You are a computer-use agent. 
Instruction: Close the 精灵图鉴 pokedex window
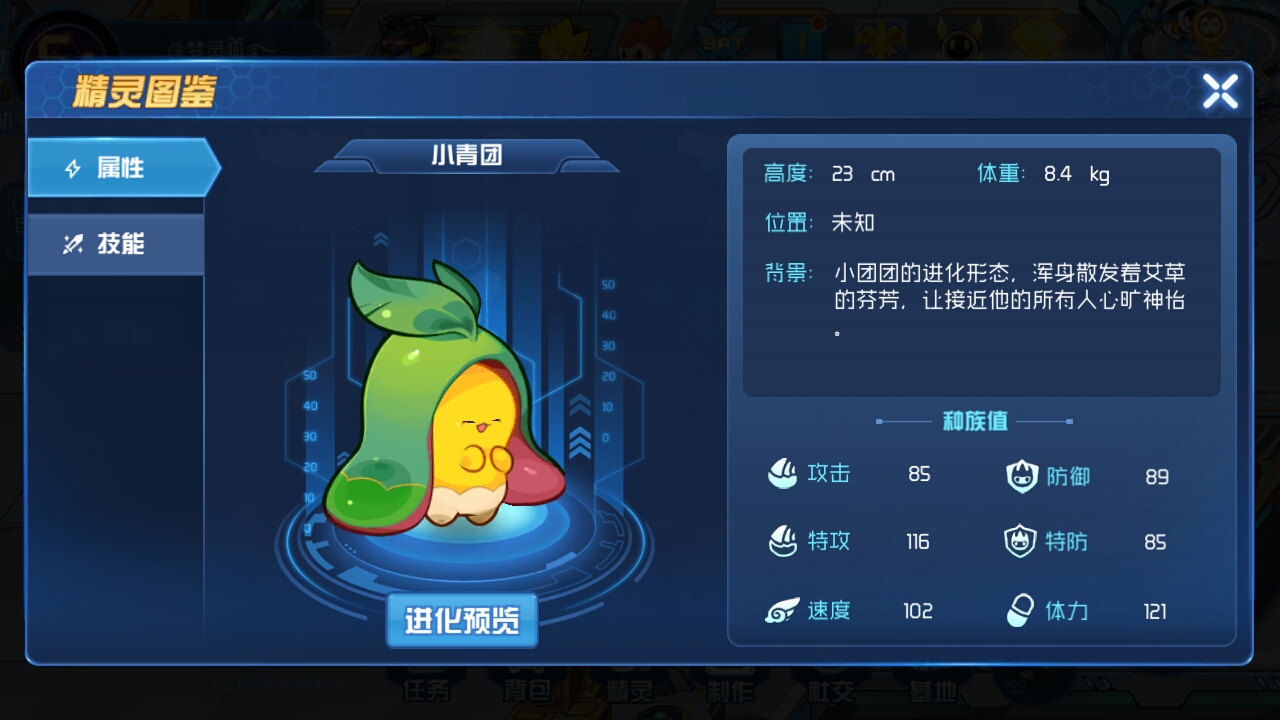(1220, 91)
